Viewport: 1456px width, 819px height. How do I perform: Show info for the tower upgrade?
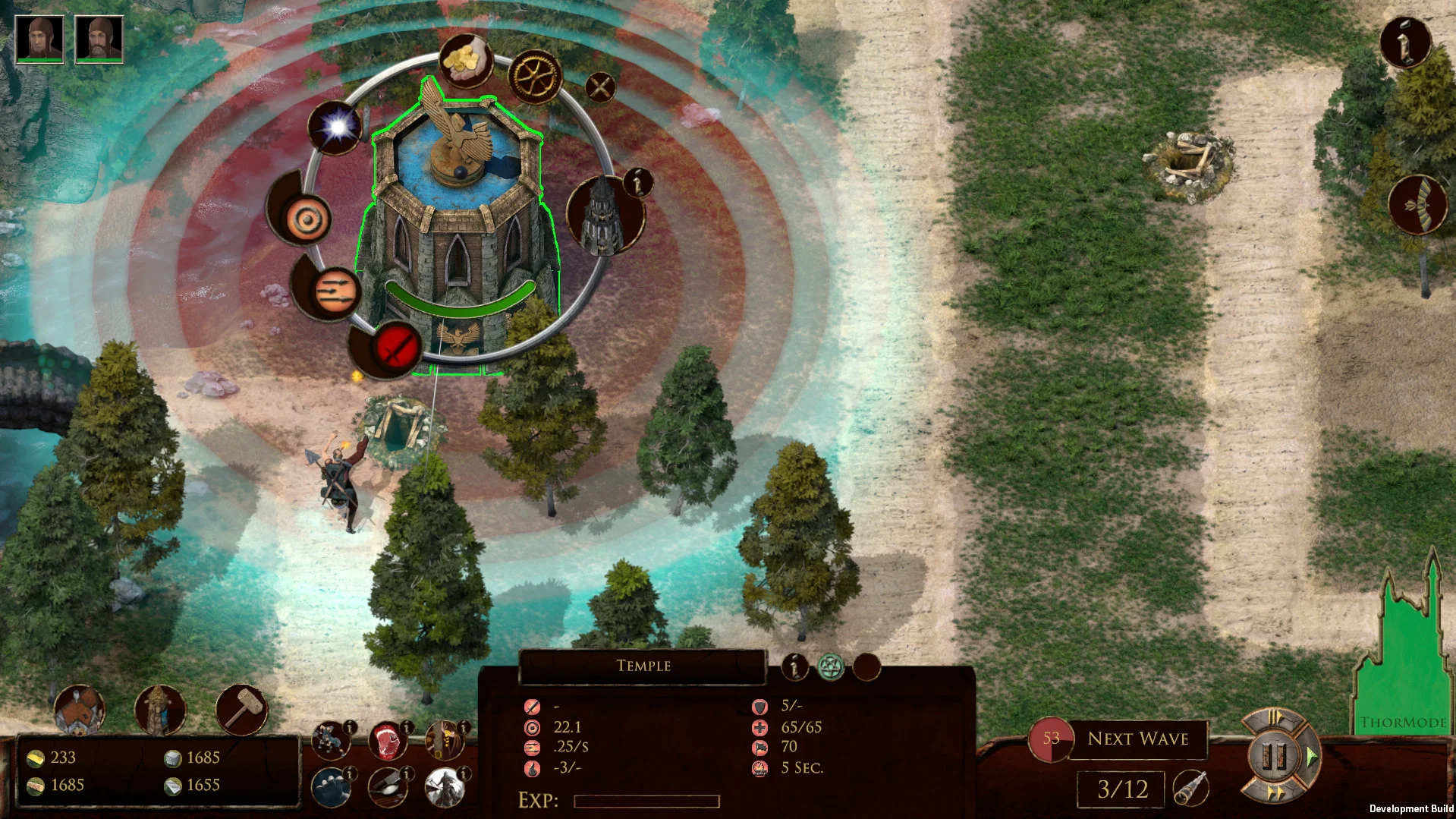(637, 182)
